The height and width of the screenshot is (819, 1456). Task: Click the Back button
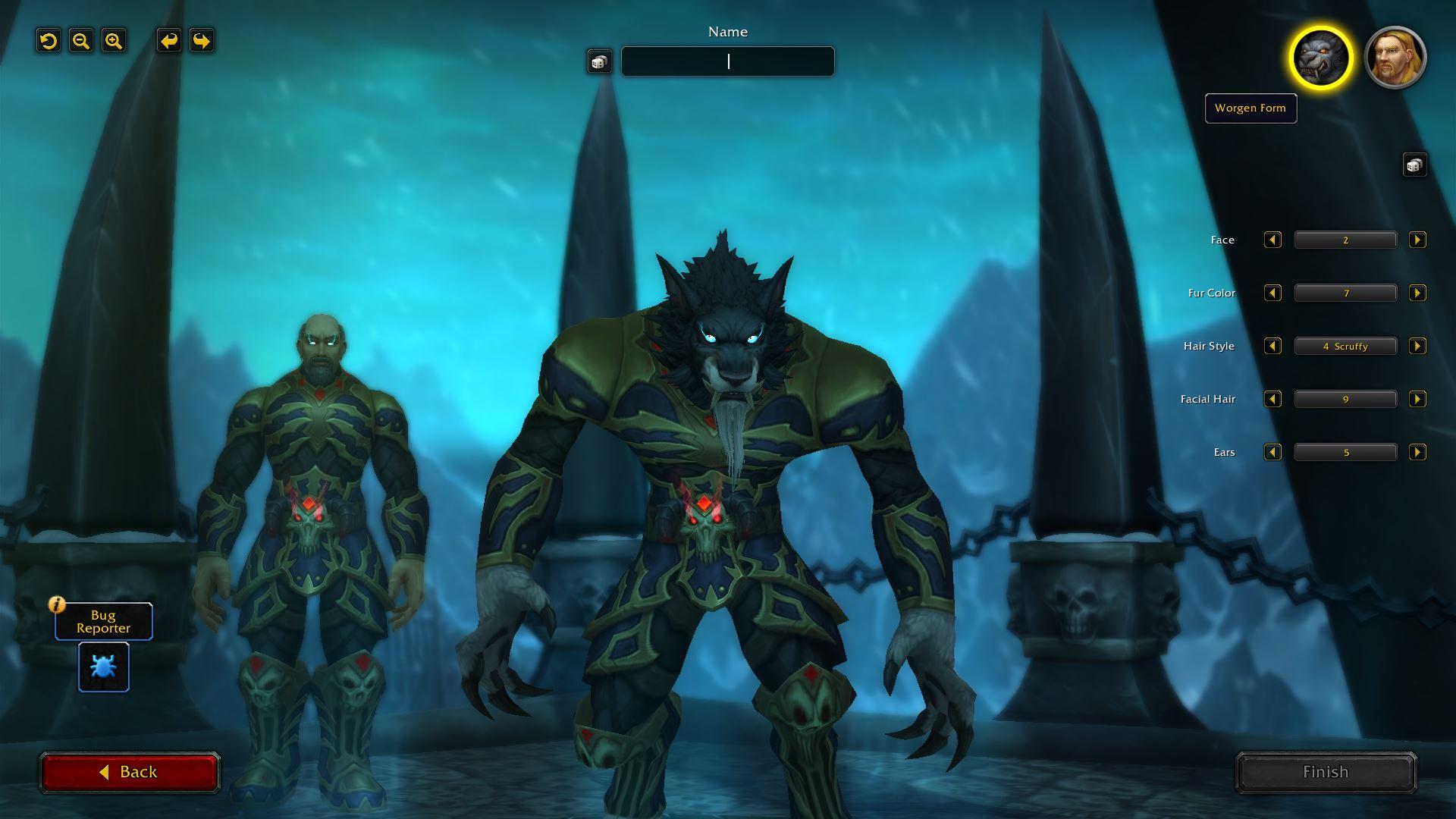130,771
